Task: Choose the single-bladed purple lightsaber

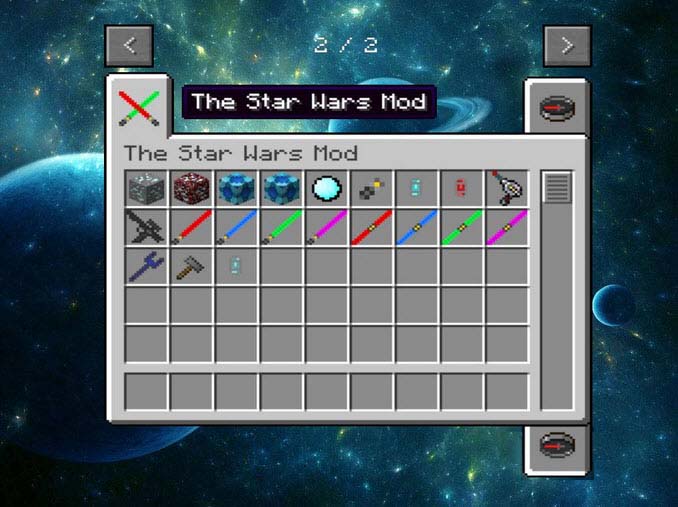Action: tap(327, 227)
